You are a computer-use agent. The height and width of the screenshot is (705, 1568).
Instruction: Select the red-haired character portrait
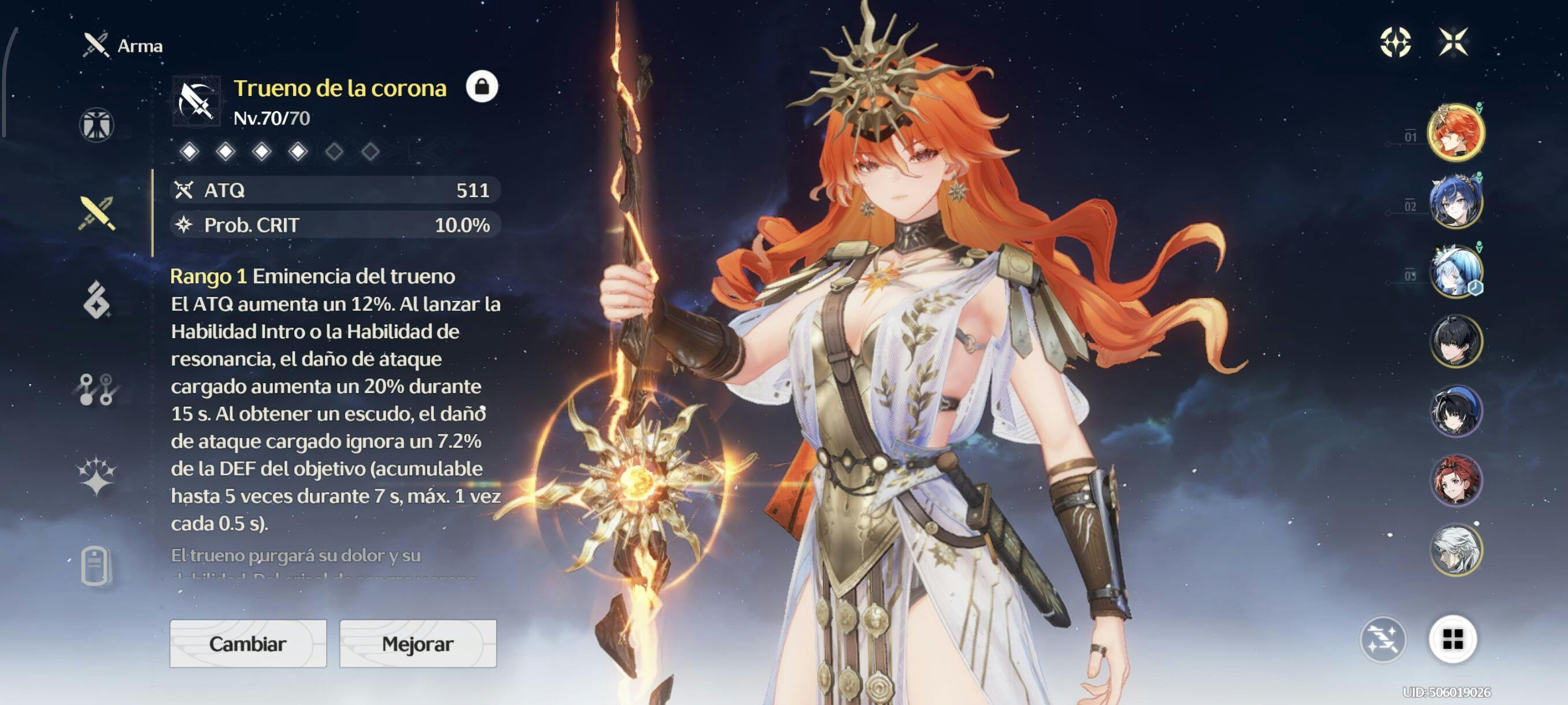[1455, 481]
